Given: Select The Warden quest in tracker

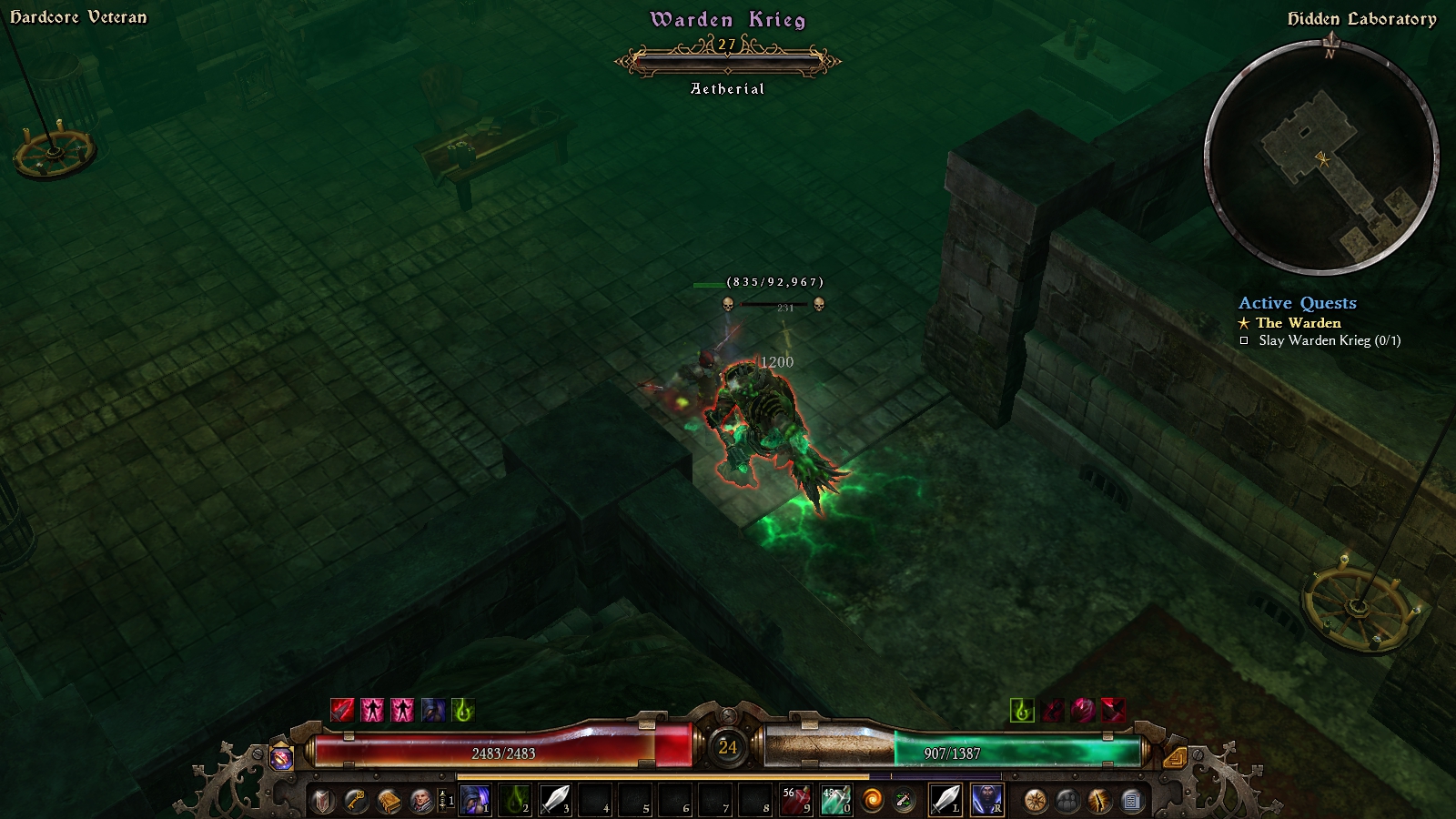Looking at the screenshot, I should pos(1298,323).
